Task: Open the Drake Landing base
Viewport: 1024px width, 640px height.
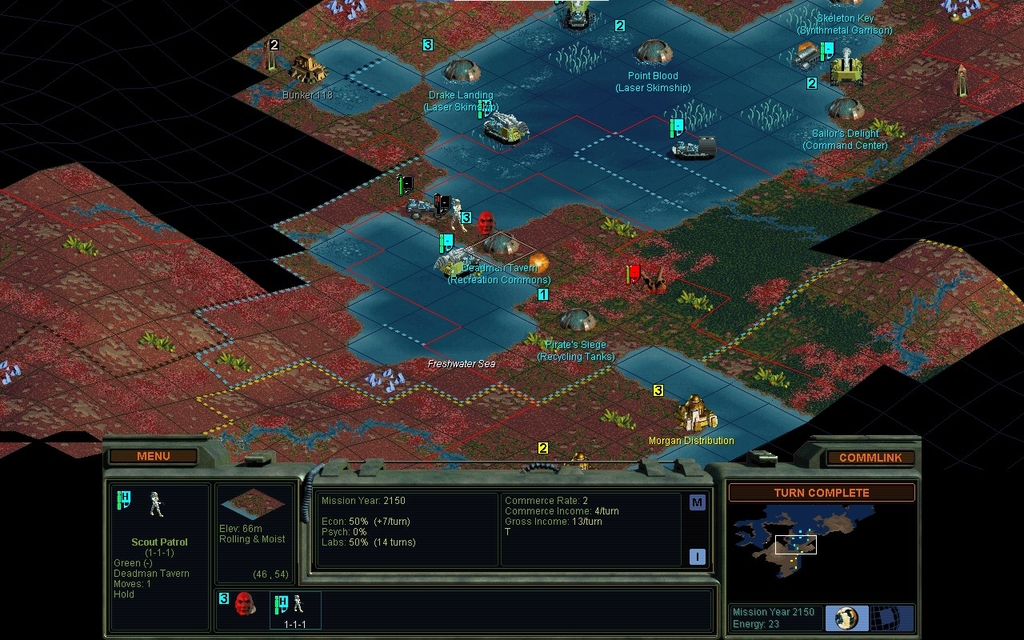Action: click(x=462, y=70)
